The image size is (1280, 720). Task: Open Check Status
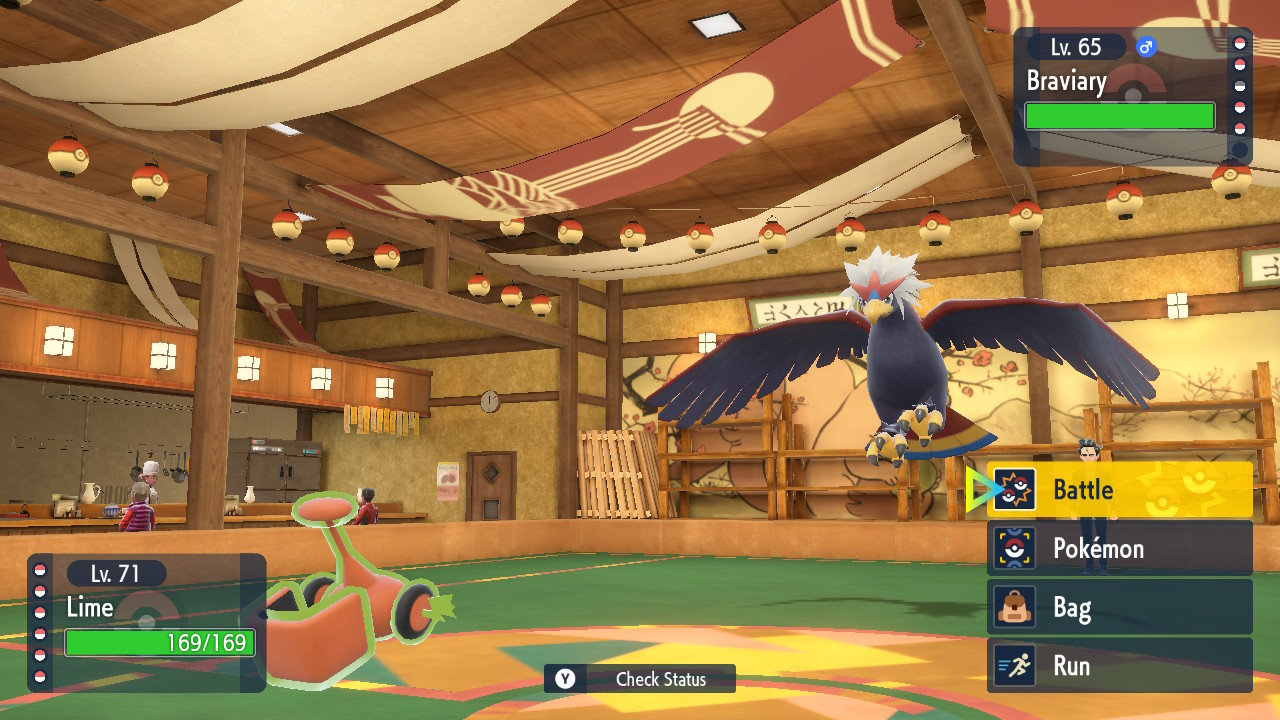tap(640, 679)
